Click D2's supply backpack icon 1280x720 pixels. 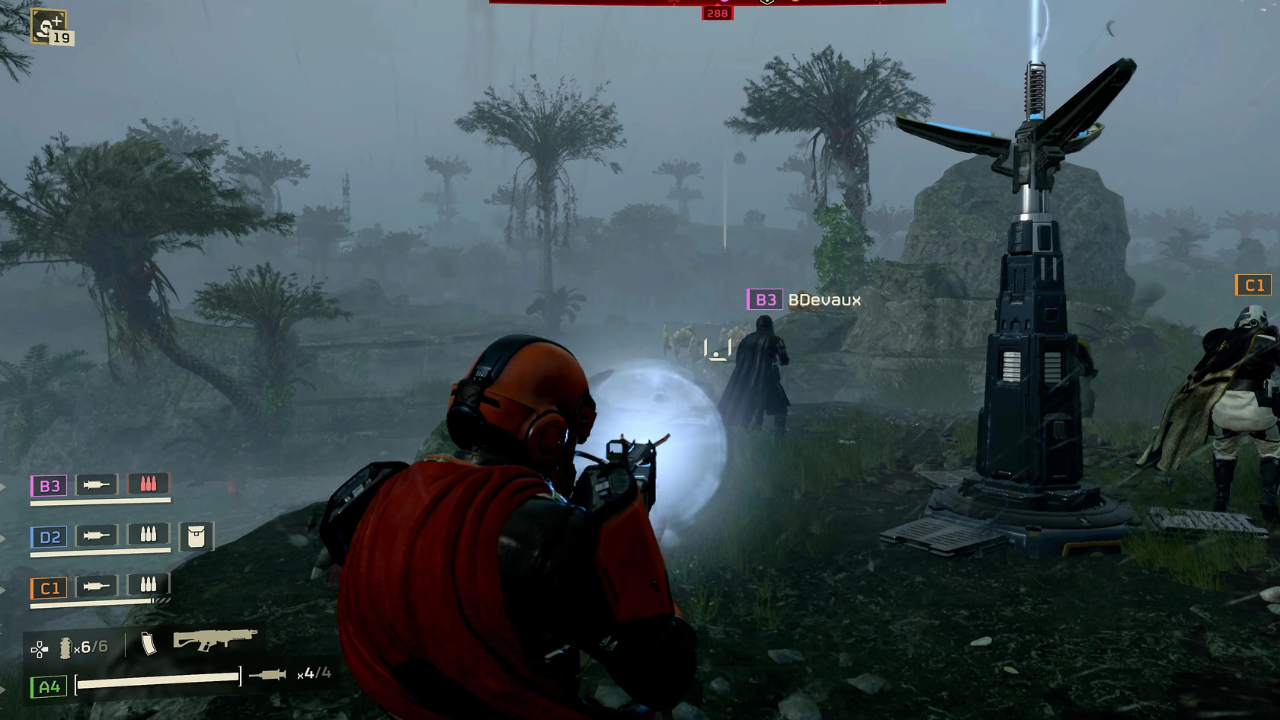point(196,536)
